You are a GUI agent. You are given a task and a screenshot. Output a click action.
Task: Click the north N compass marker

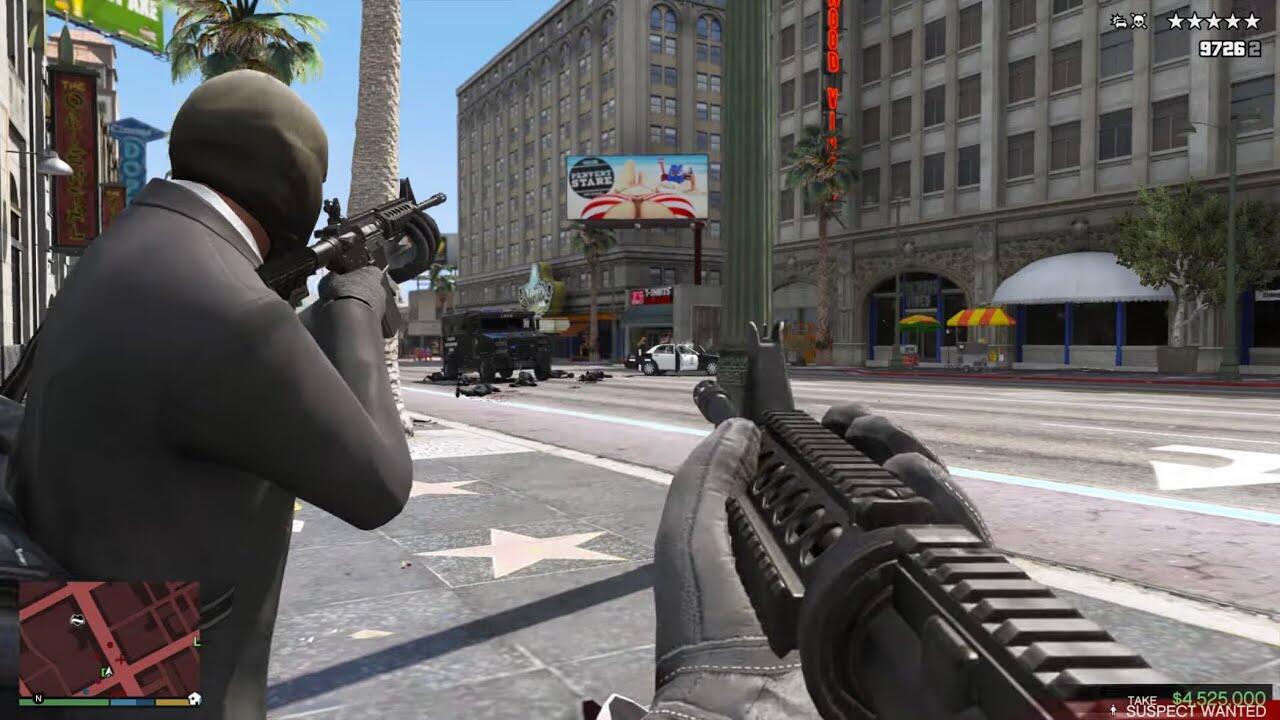pos(38,698)
